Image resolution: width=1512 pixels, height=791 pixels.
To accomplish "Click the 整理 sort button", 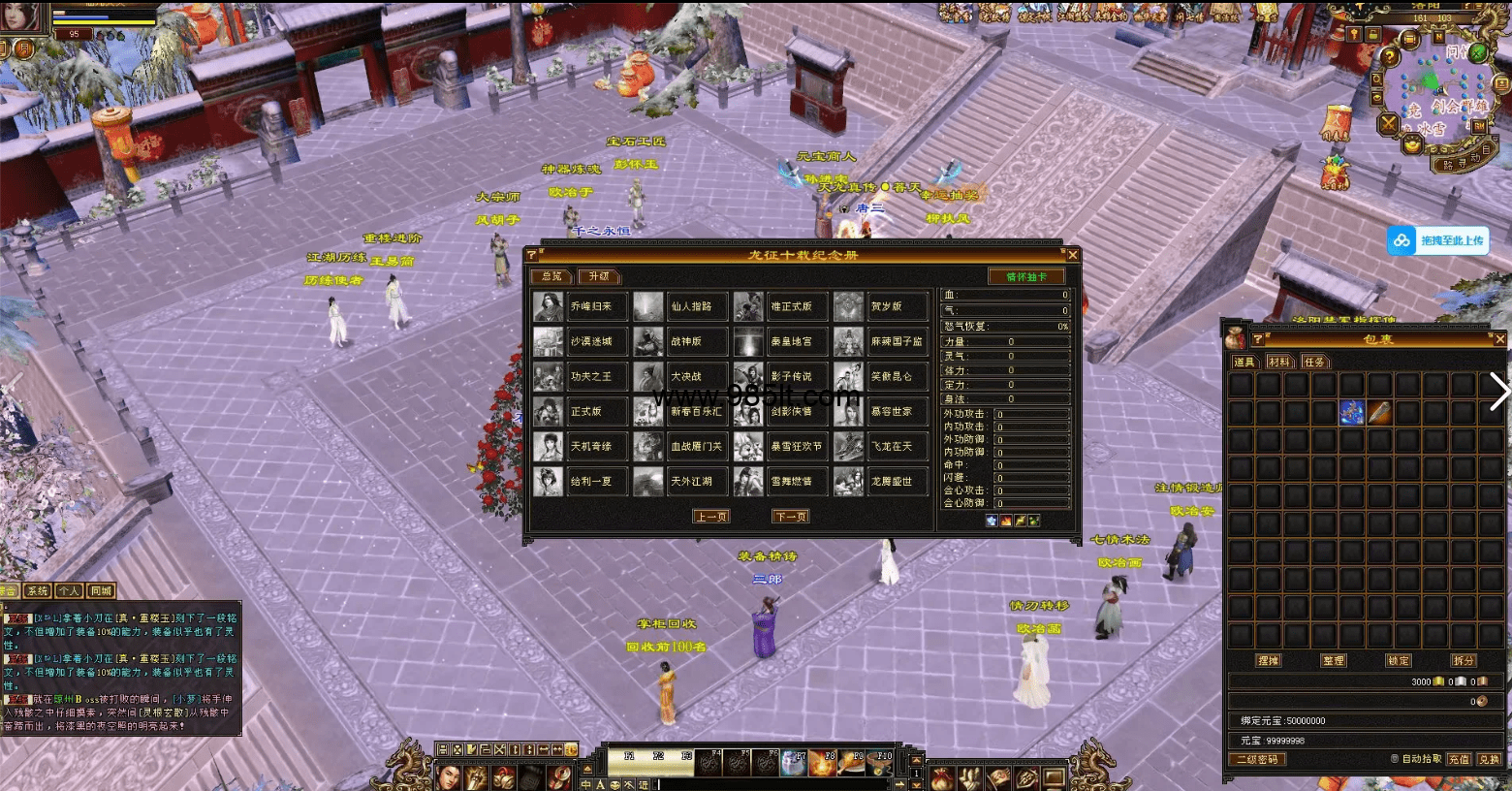I will (1333, 660).
